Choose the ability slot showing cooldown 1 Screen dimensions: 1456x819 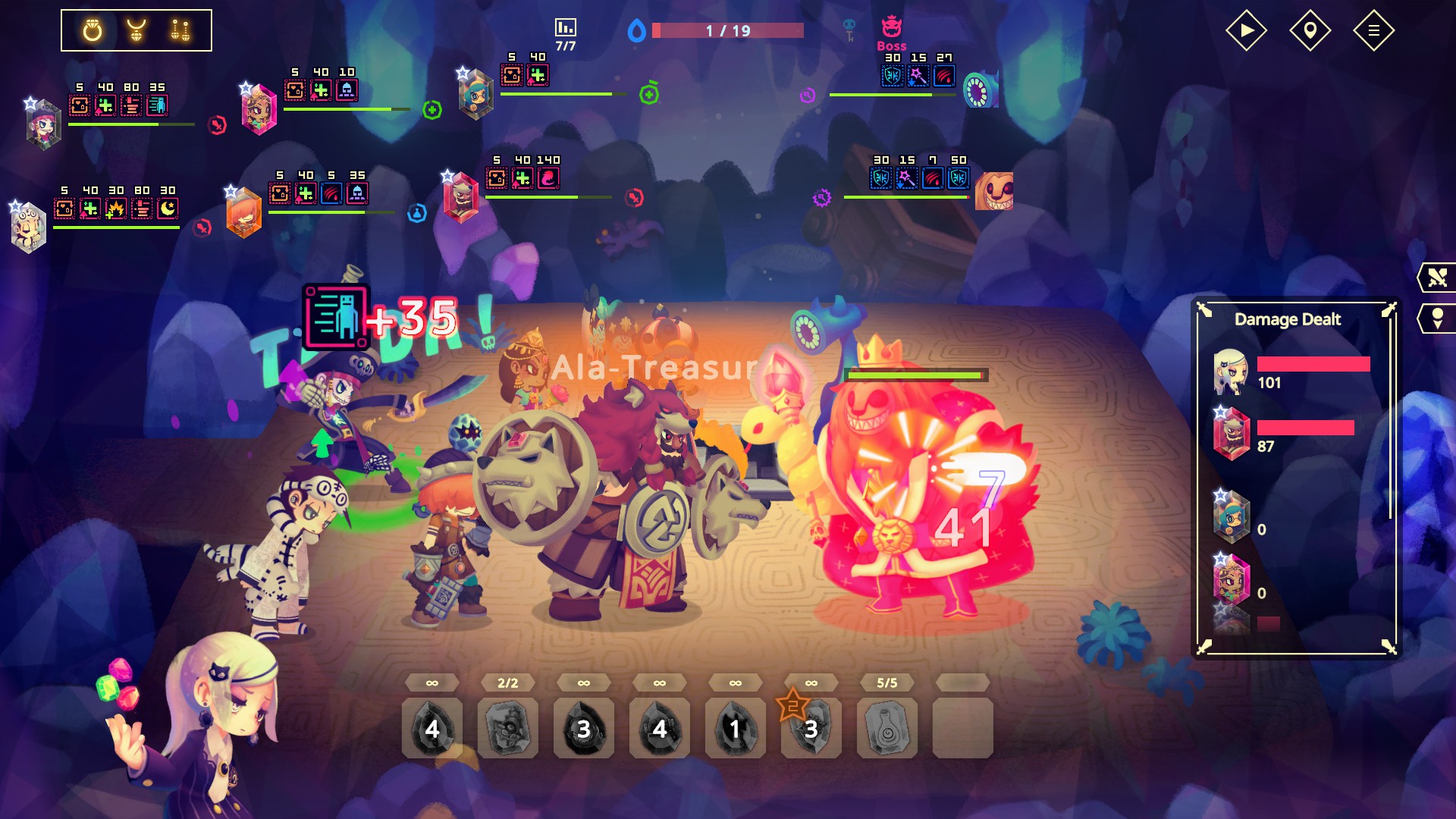coord(735,729)
